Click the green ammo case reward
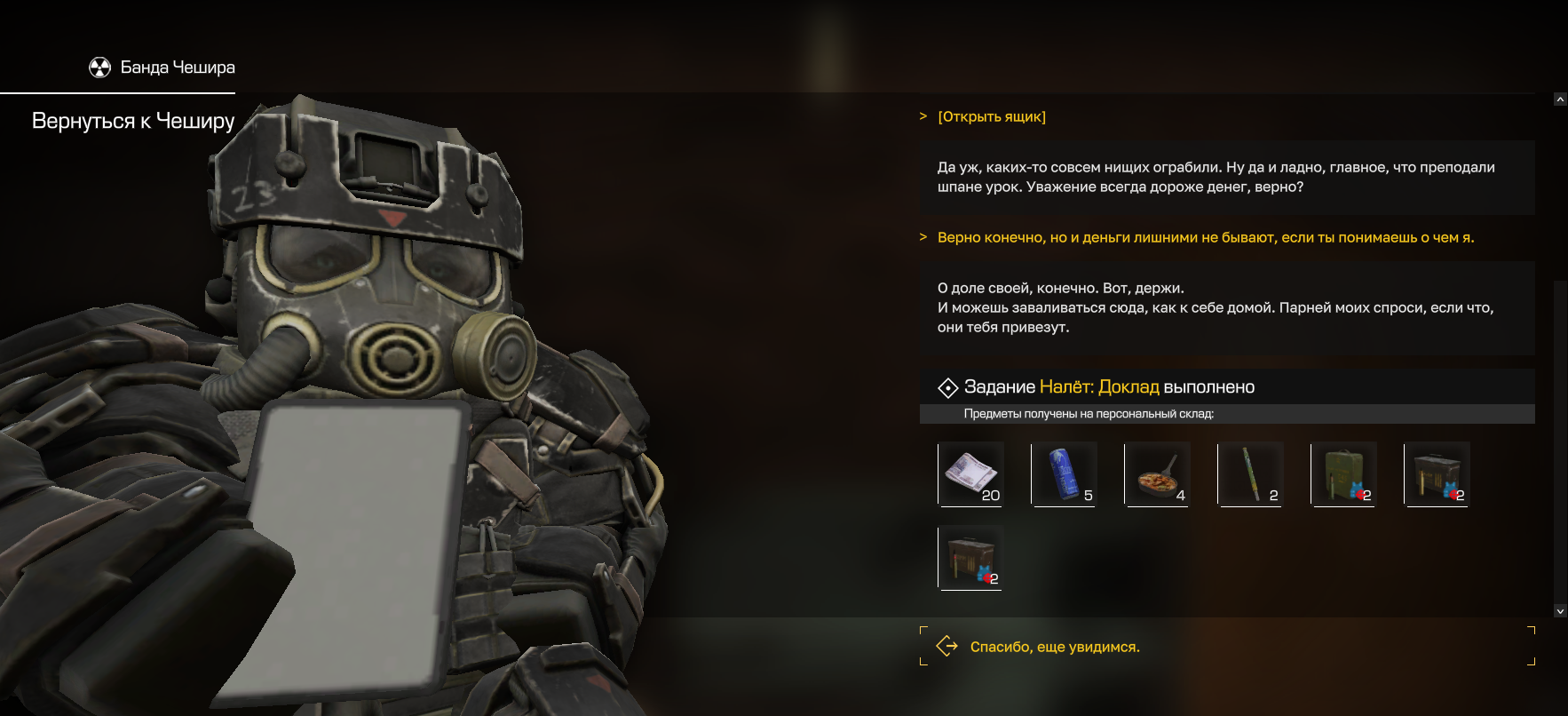 pos(1343,473)
